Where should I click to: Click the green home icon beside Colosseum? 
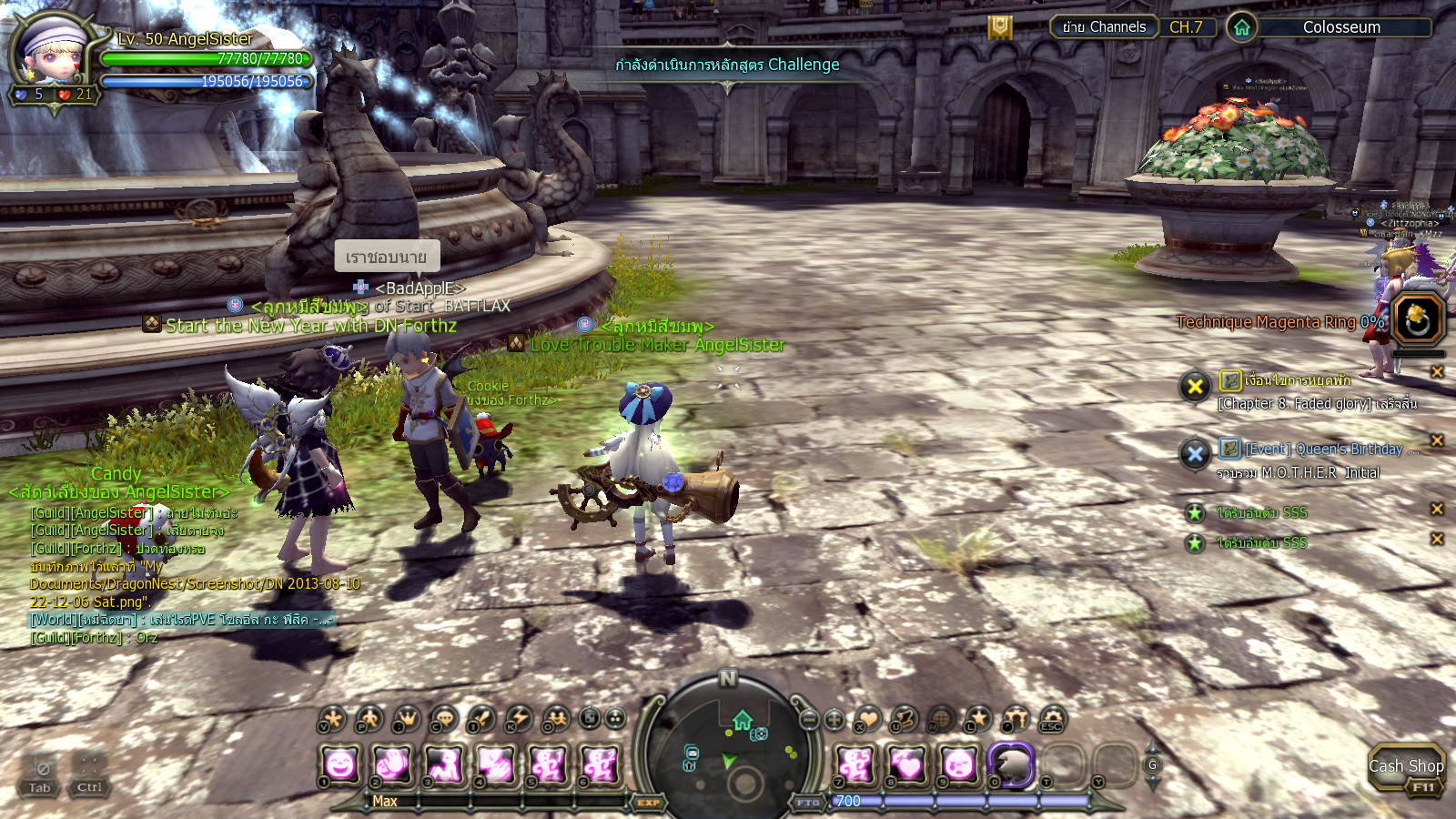click(x=1242, y=27)
